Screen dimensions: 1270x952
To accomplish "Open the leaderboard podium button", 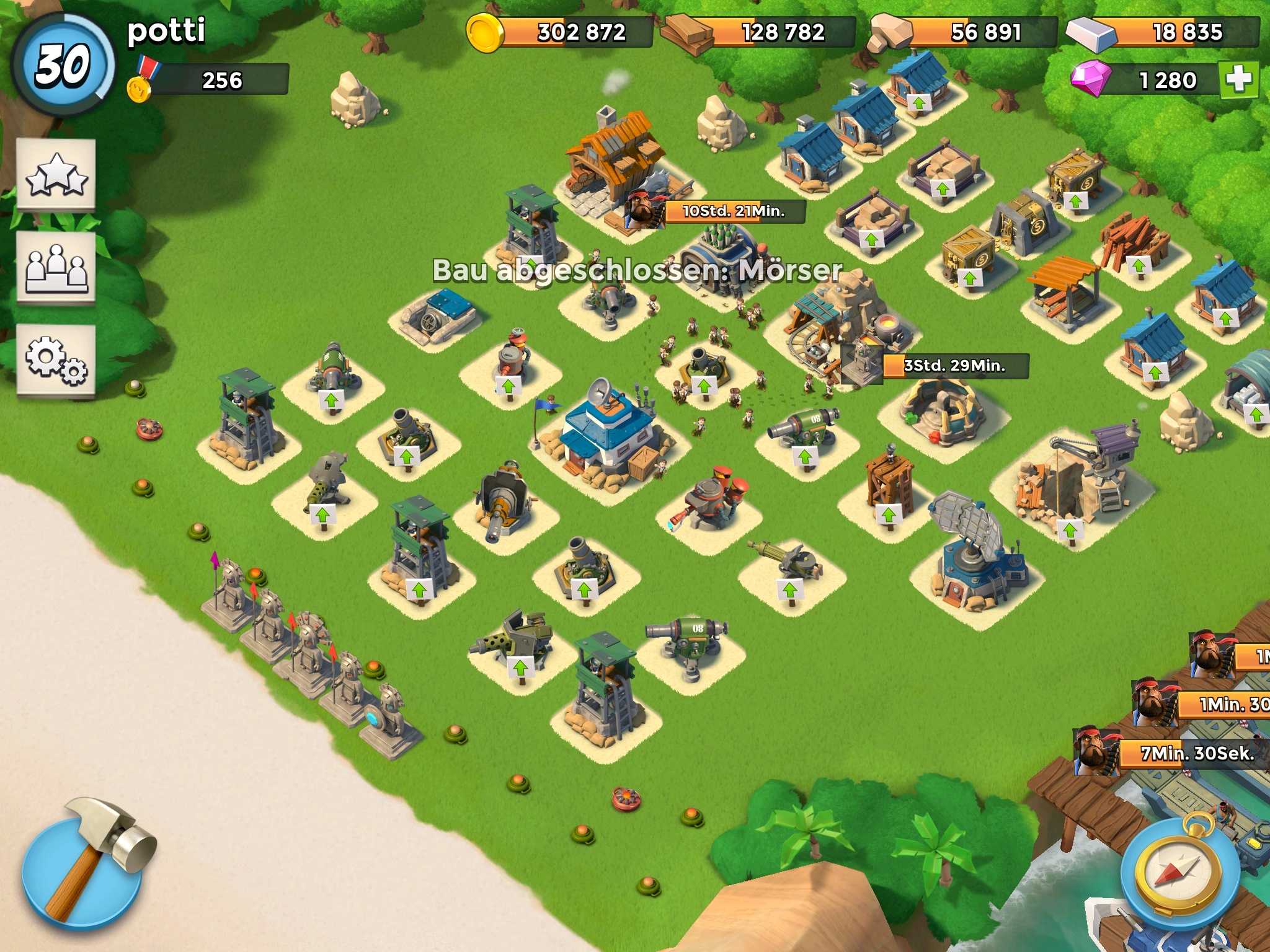I will click(x=56, y=267).
